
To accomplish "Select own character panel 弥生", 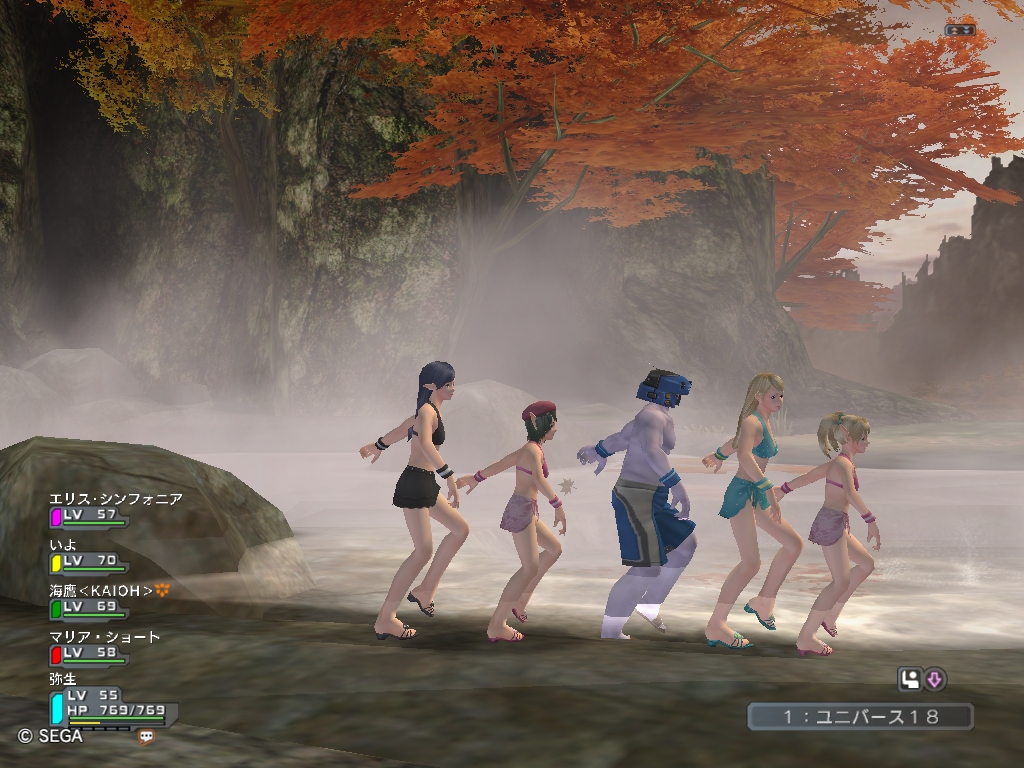I will click(64, 679).
